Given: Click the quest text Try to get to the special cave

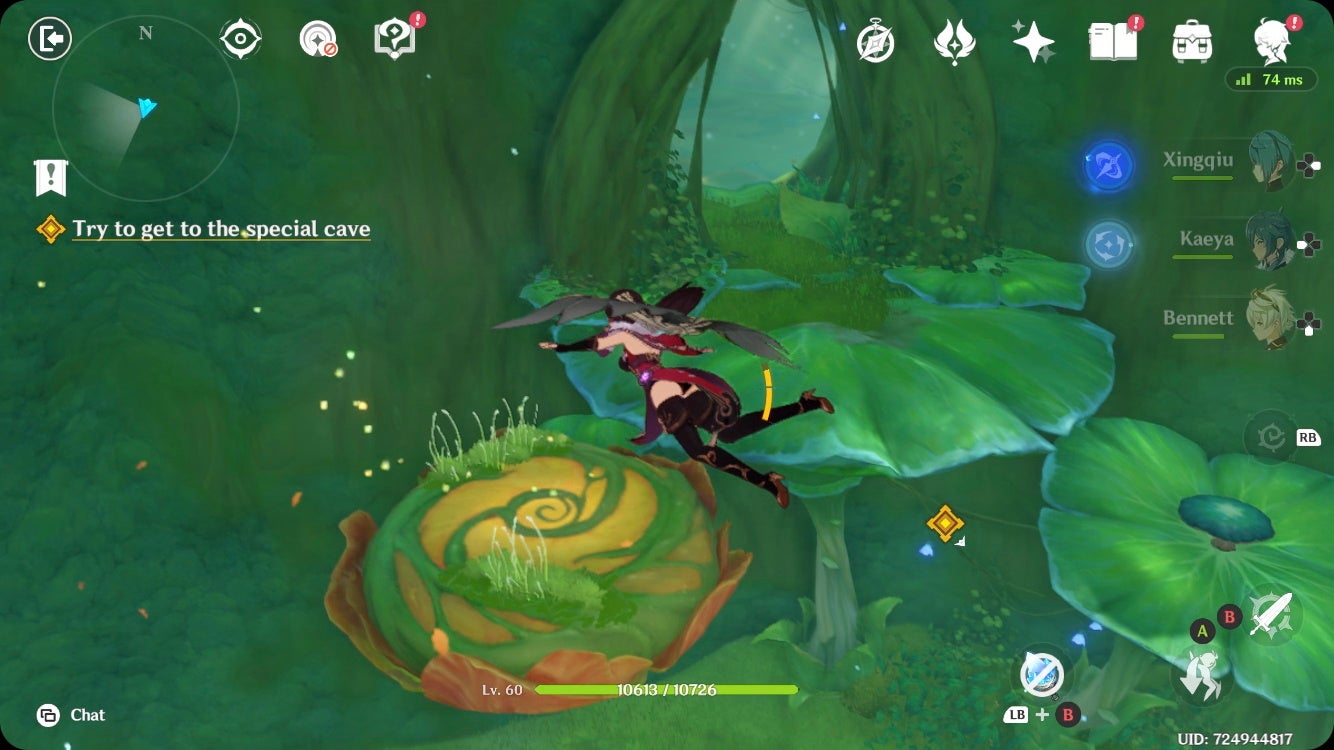Looking at the screenshot, I should (x=220, y=229).
